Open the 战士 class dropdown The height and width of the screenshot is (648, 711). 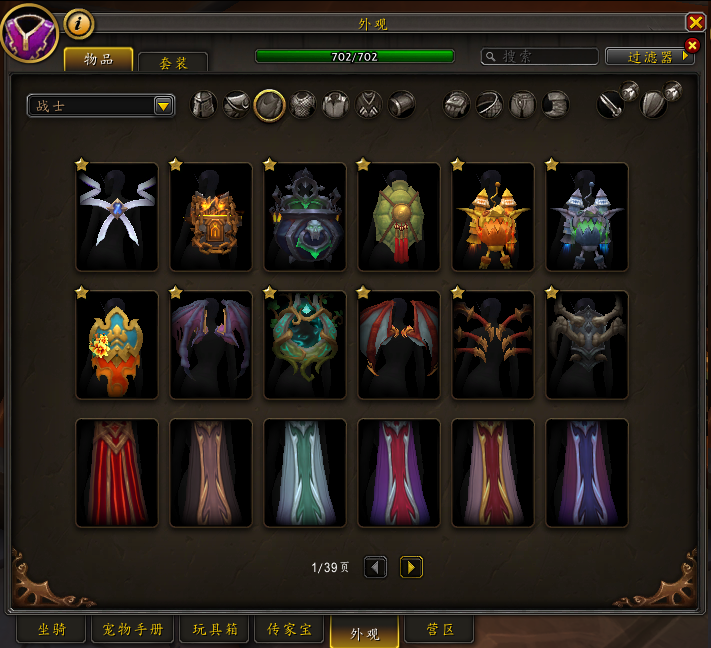point(164,105)
